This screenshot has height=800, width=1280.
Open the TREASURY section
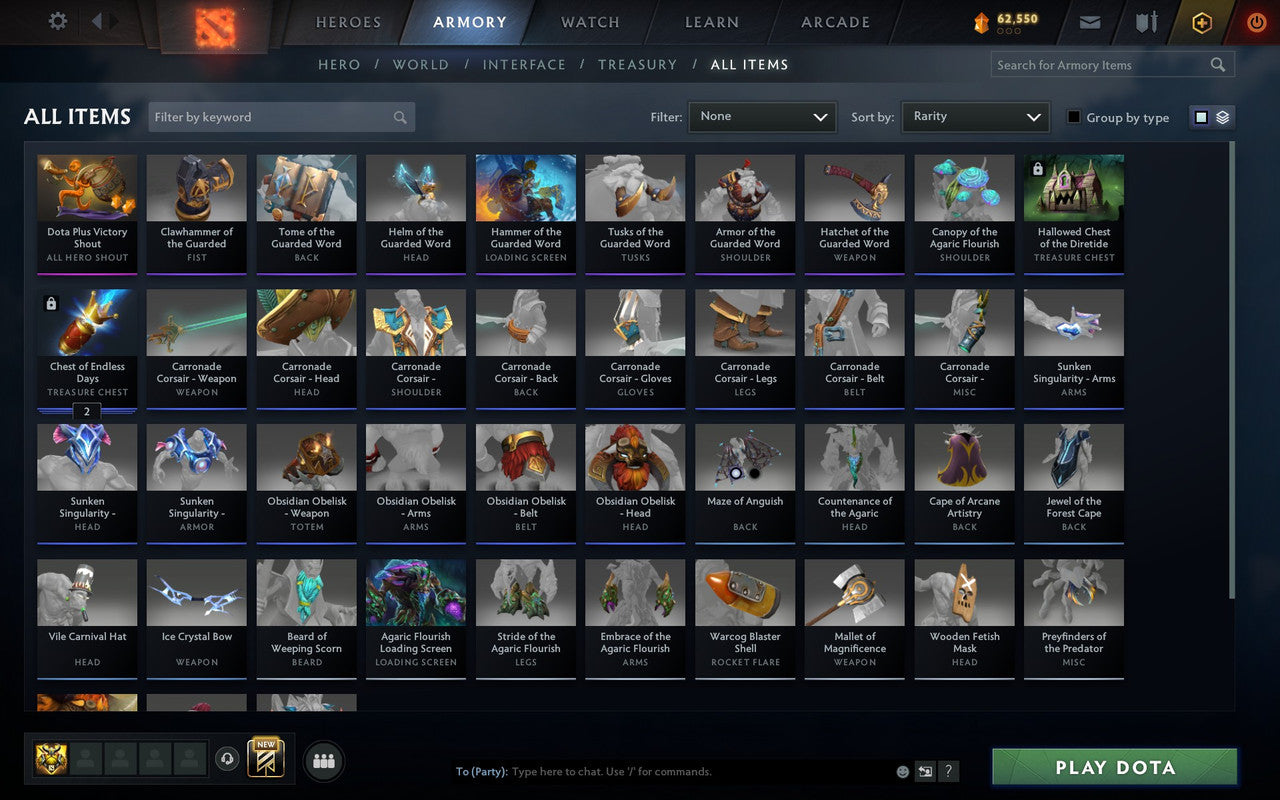click(x=637, y=64)
